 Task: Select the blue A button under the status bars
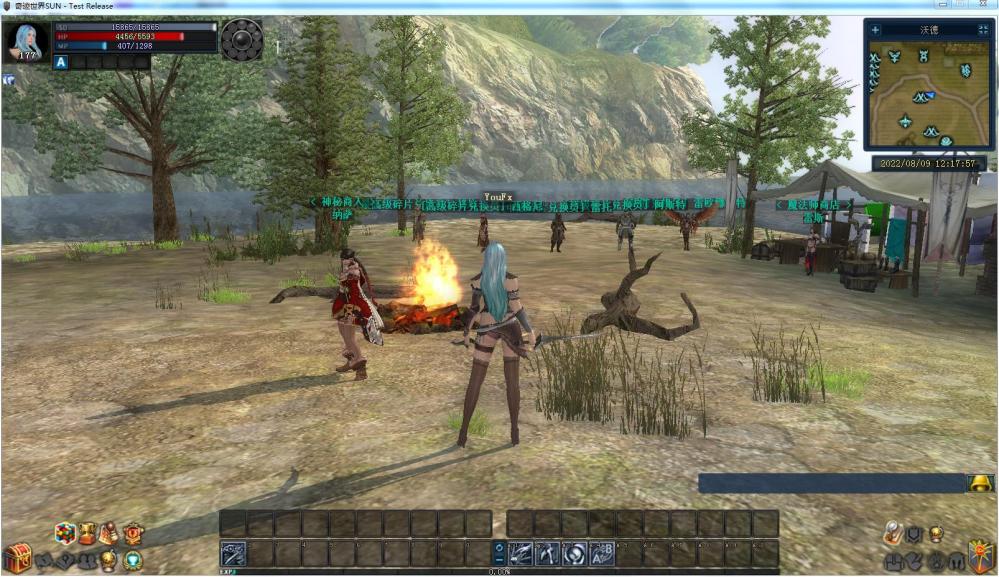tap(61, 62)
